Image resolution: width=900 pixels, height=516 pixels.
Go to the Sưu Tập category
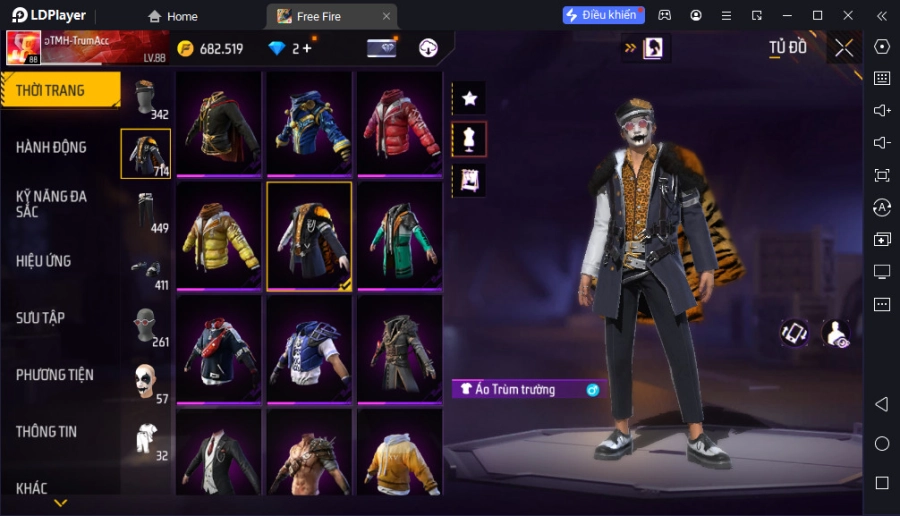pyautogui.click(x=41, y=318)
